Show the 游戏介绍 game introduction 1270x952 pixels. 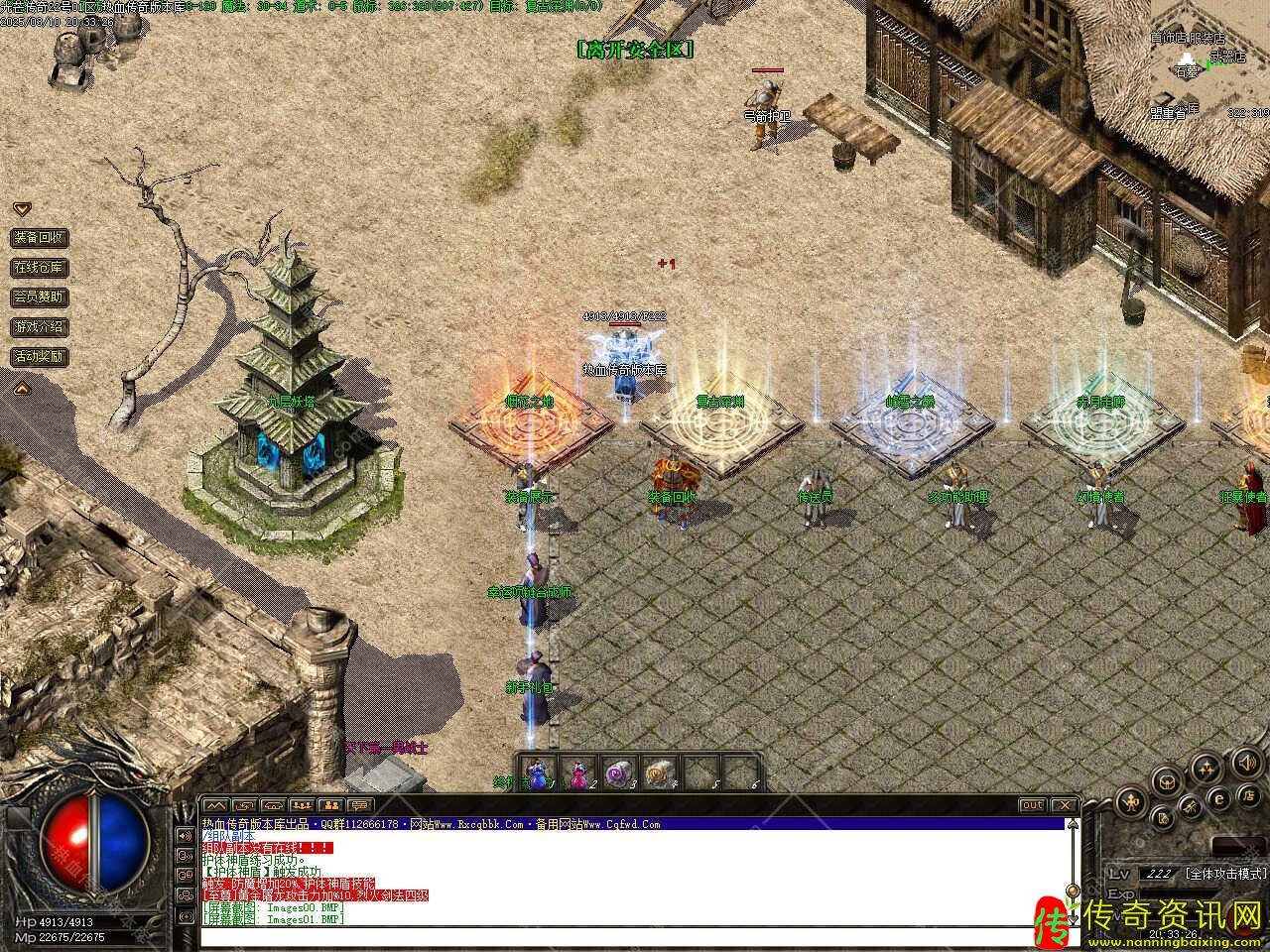pos(40,326)
